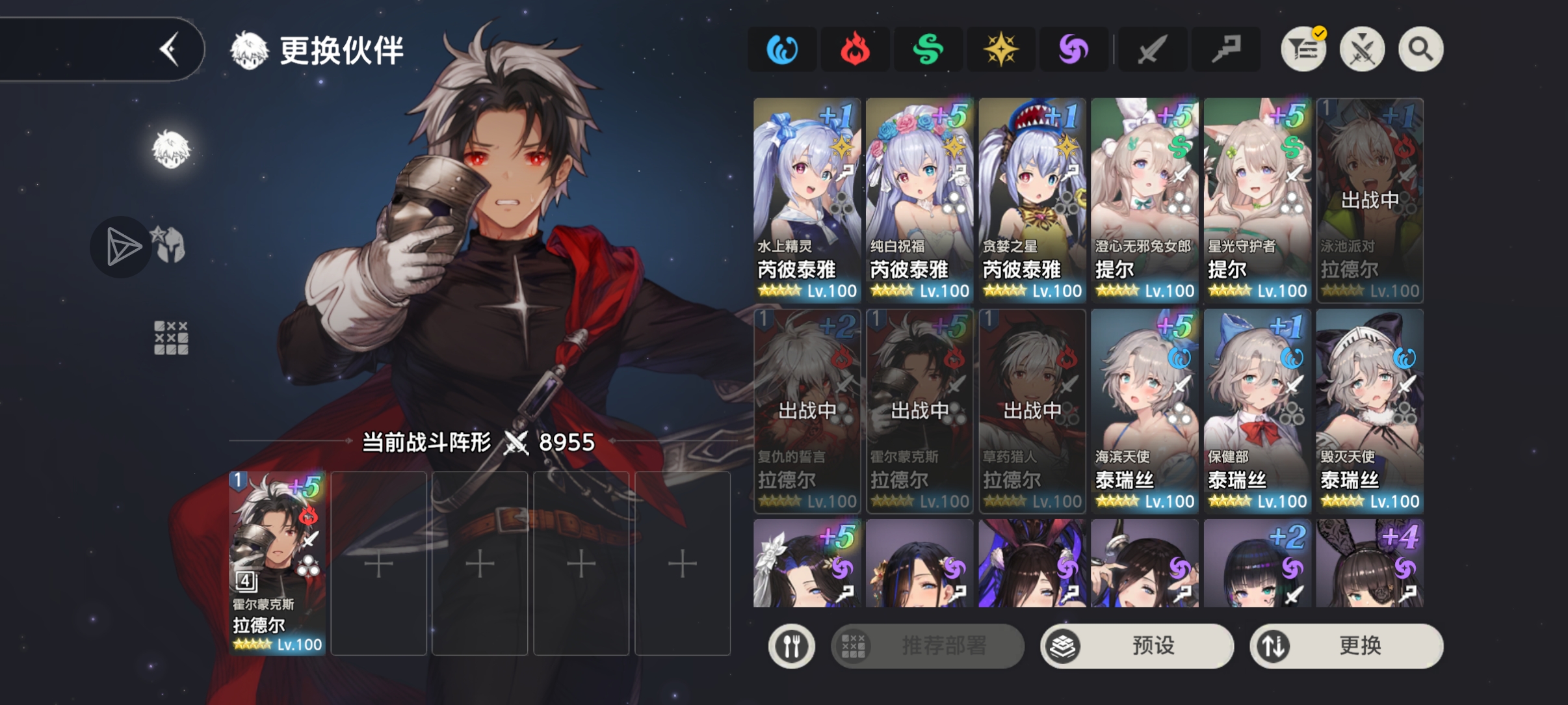This screenshot has width=1568, height=705.
Task: Filter partners by sword attack type
Action: point(1151,49)
